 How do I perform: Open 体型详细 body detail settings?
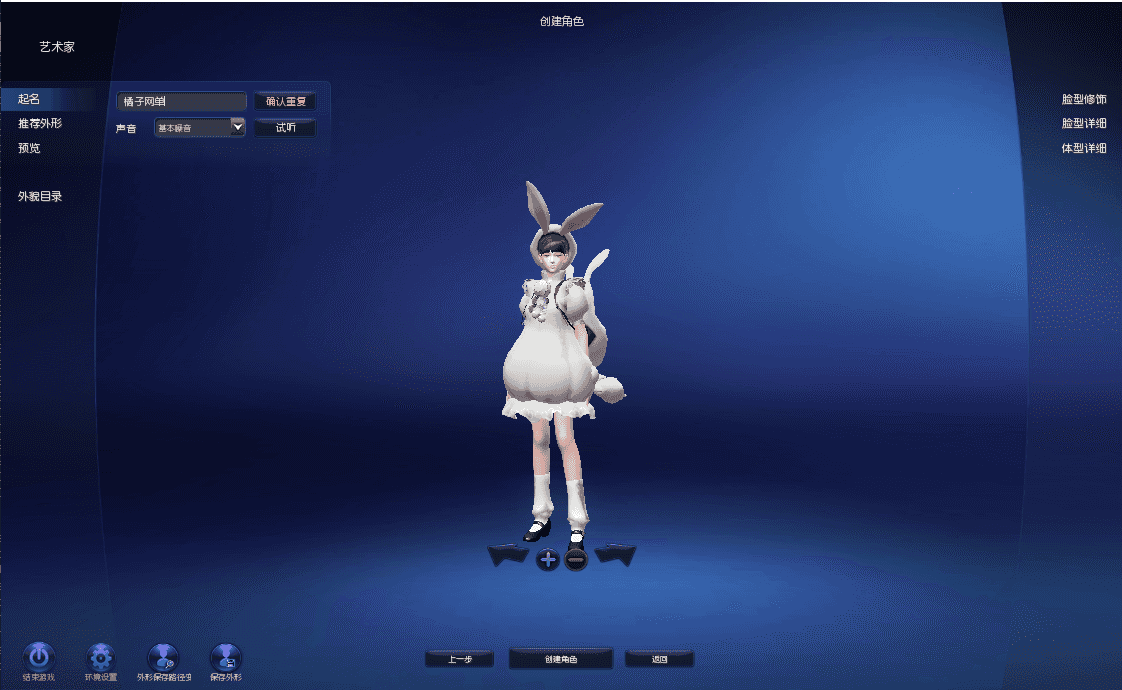pyautogui.click(x=1084, y=149)
